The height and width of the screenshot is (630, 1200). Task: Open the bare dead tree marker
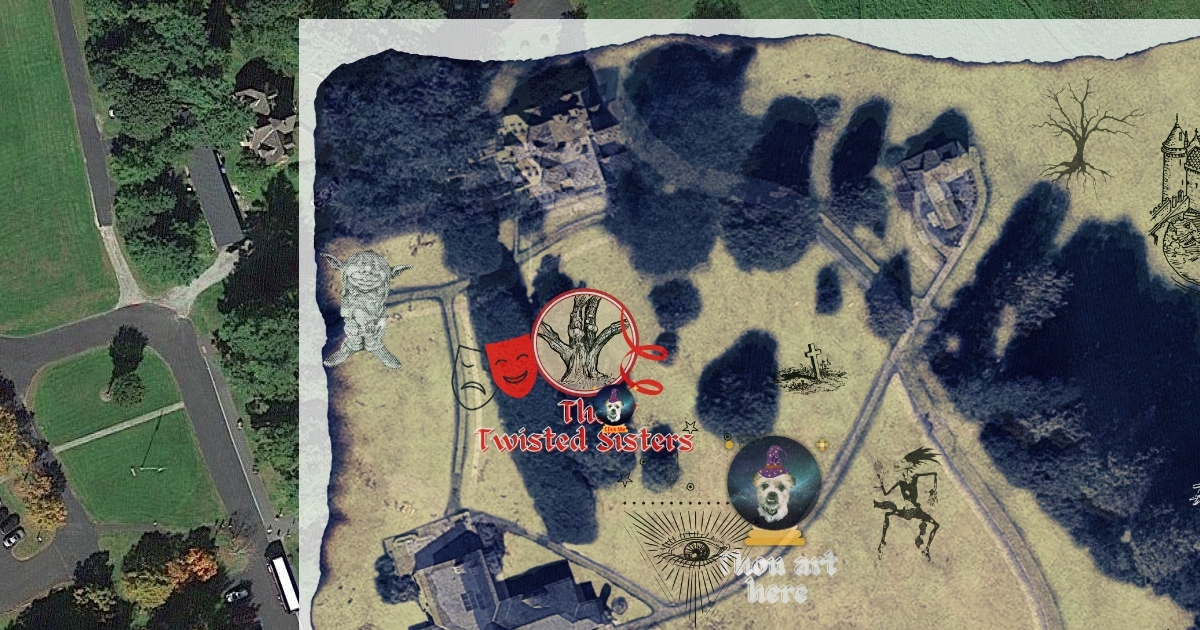point(1083,132)
